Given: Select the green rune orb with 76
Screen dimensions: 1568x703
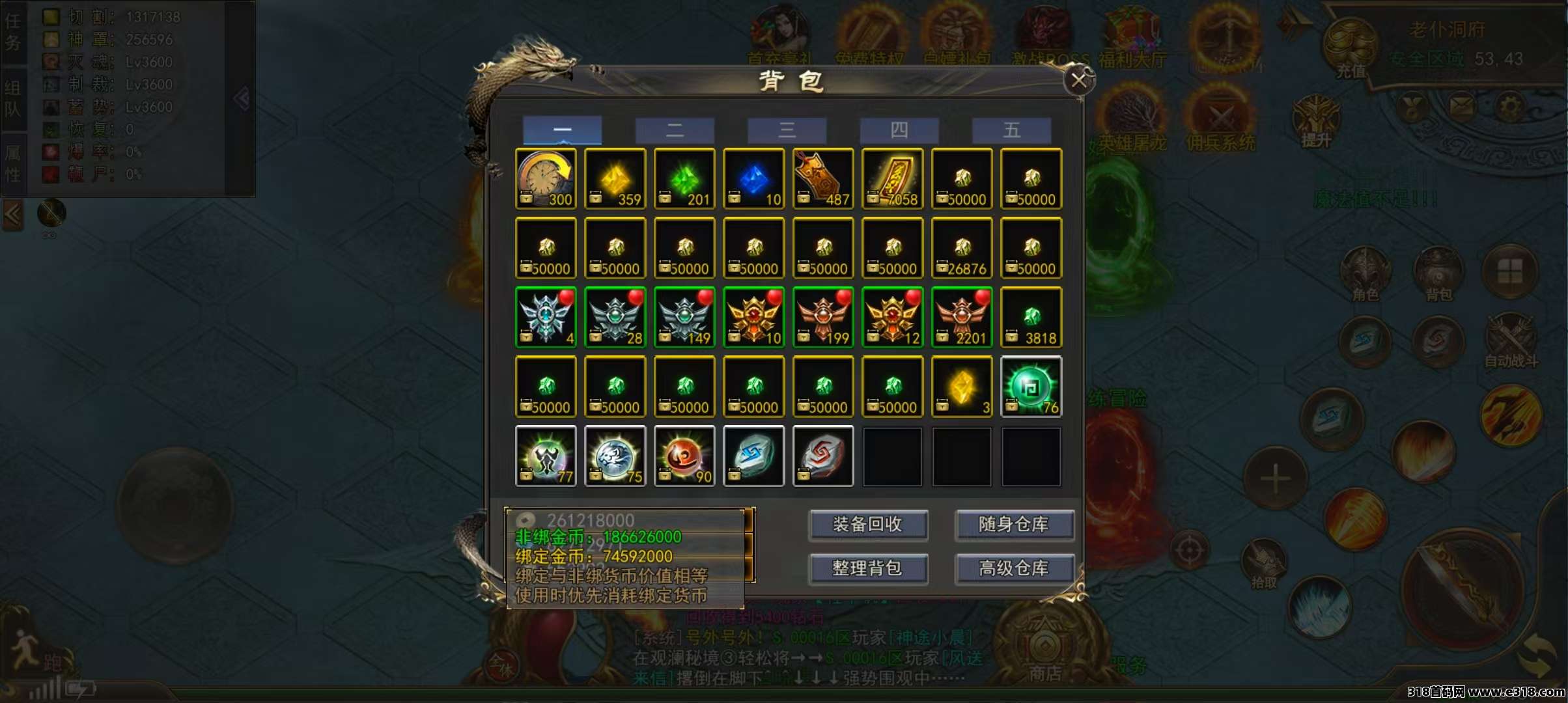Looking at the screenshot, I should click(x=1031, y=387).
